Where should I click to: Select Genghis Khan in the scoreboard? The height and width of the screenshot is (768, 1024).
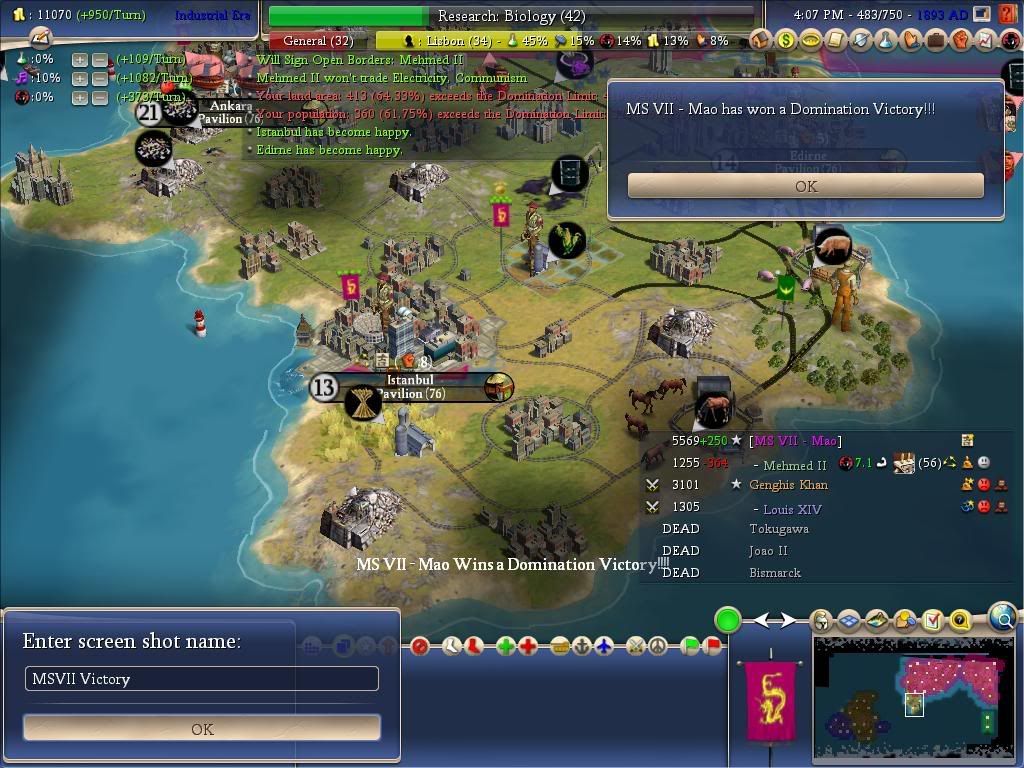pyautogui.click(x=788, y=485)
